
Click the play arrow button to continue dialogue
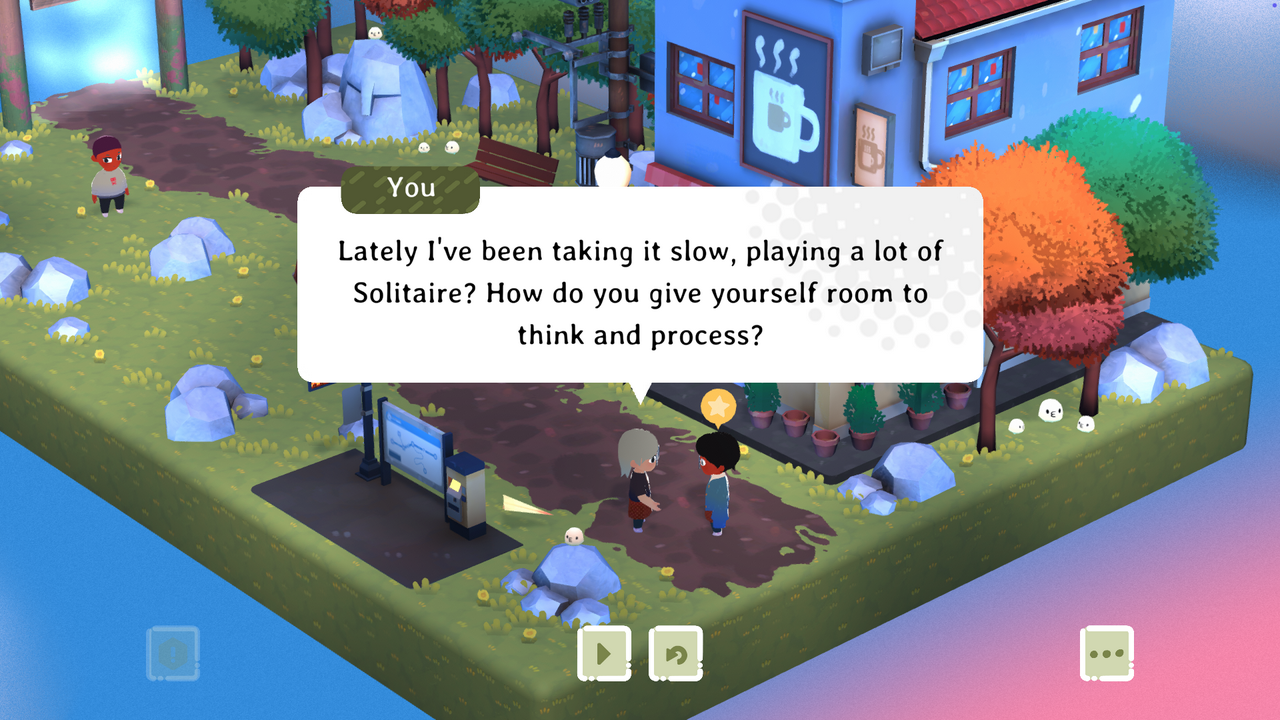tap(604, 654)
